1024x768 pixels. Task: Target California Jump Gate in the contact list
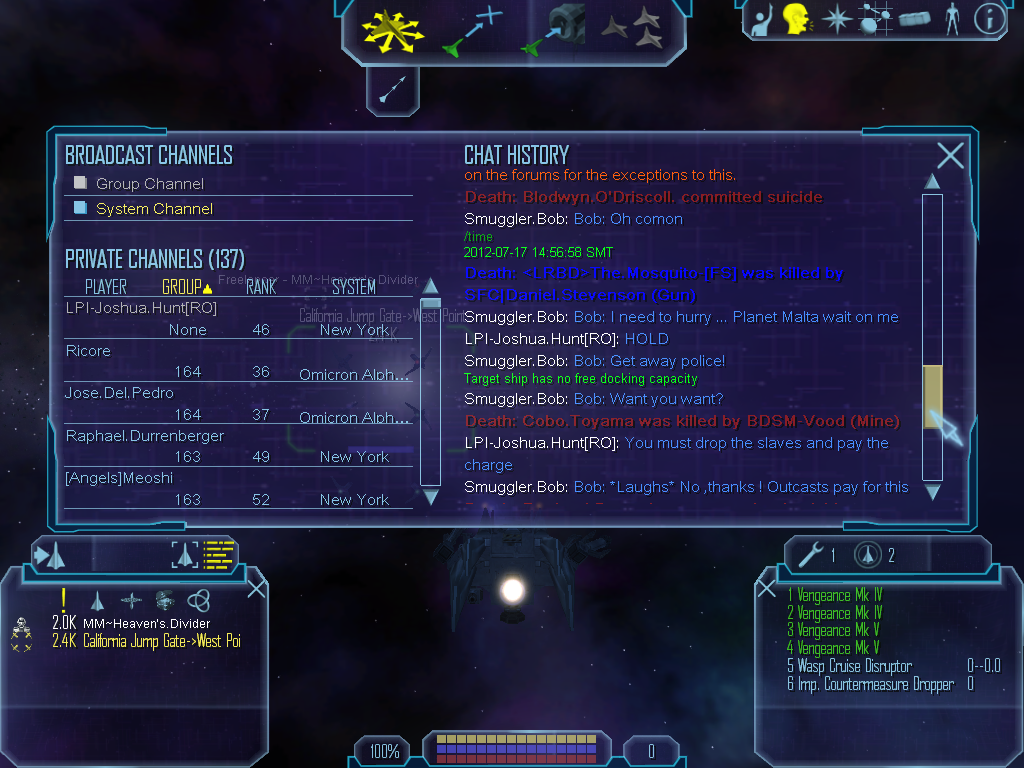(x=161, y=641)
